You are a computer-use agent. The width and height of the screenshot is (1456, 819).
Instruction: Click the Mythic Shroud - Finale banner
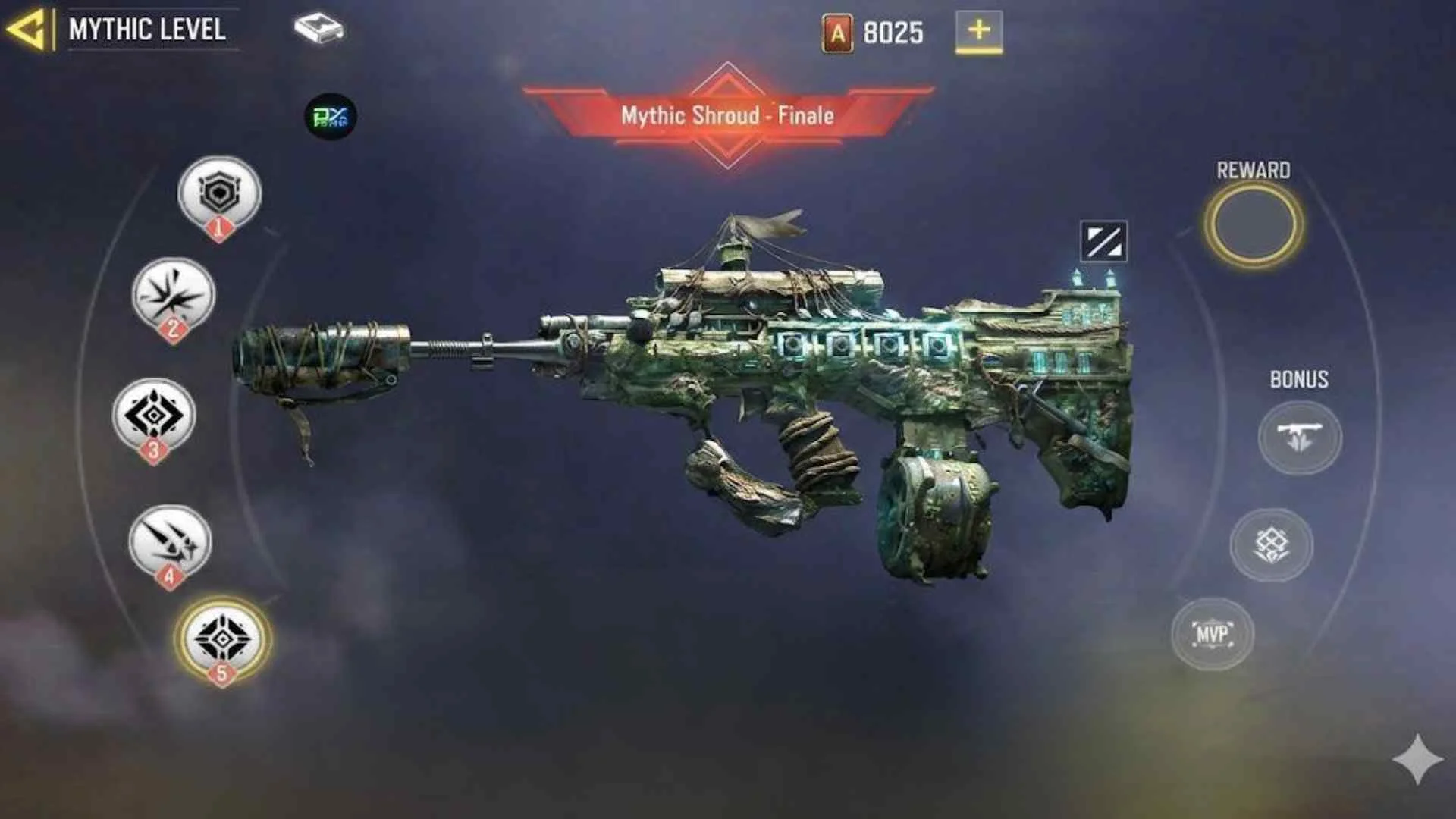tap(726, 116)
